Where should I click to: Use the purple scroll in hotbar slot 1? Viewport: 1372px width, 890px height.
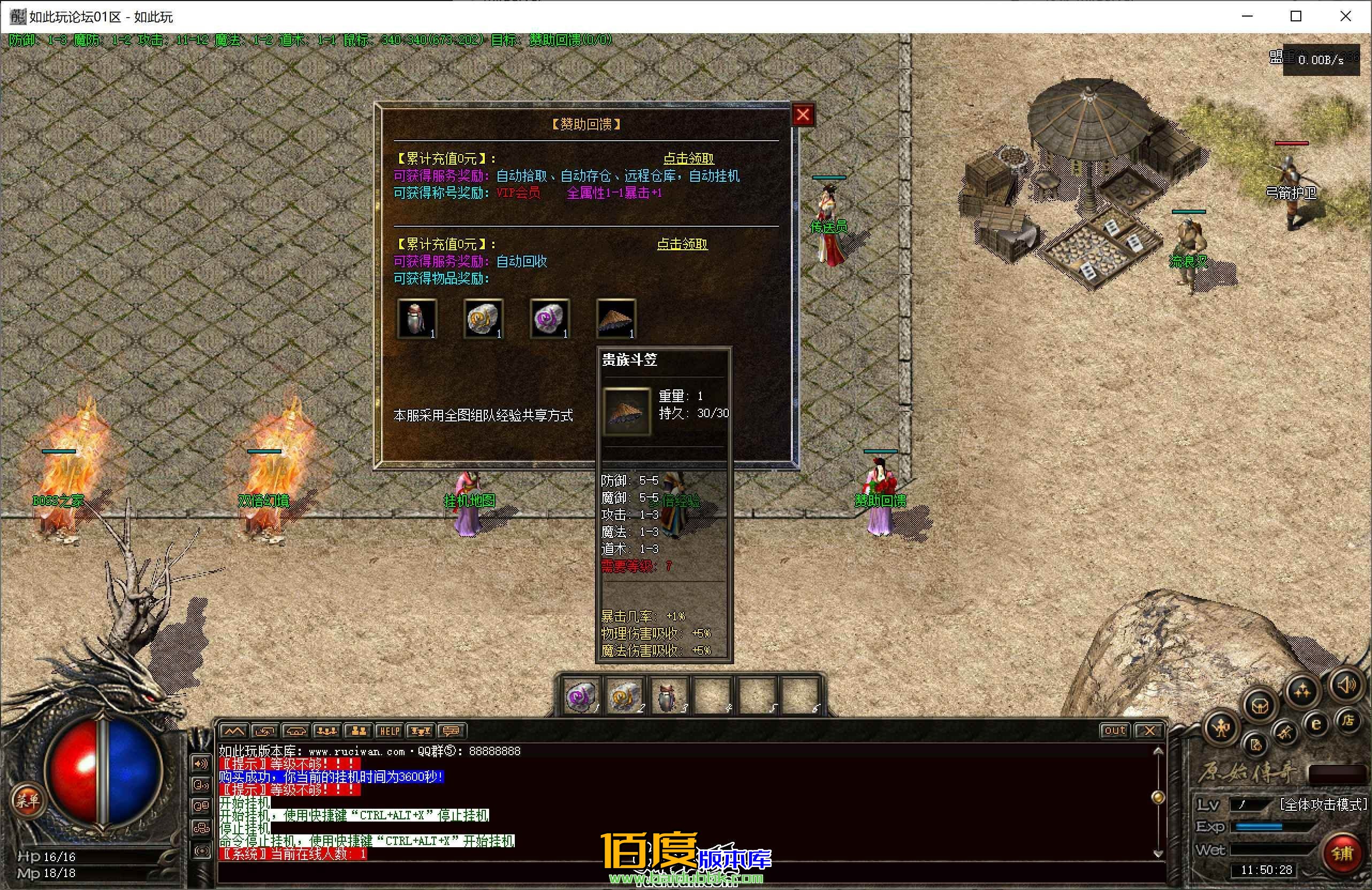581,696
